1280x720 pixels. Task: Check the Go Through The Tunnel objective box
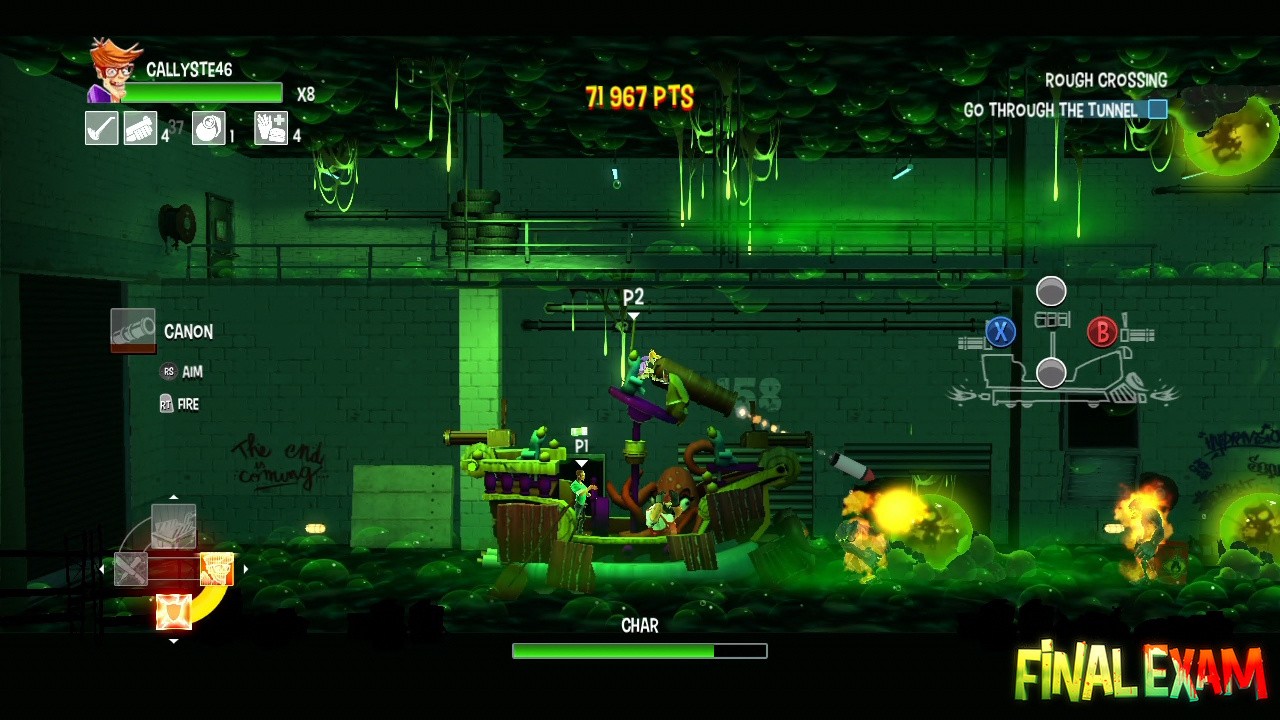[1156, 110]
